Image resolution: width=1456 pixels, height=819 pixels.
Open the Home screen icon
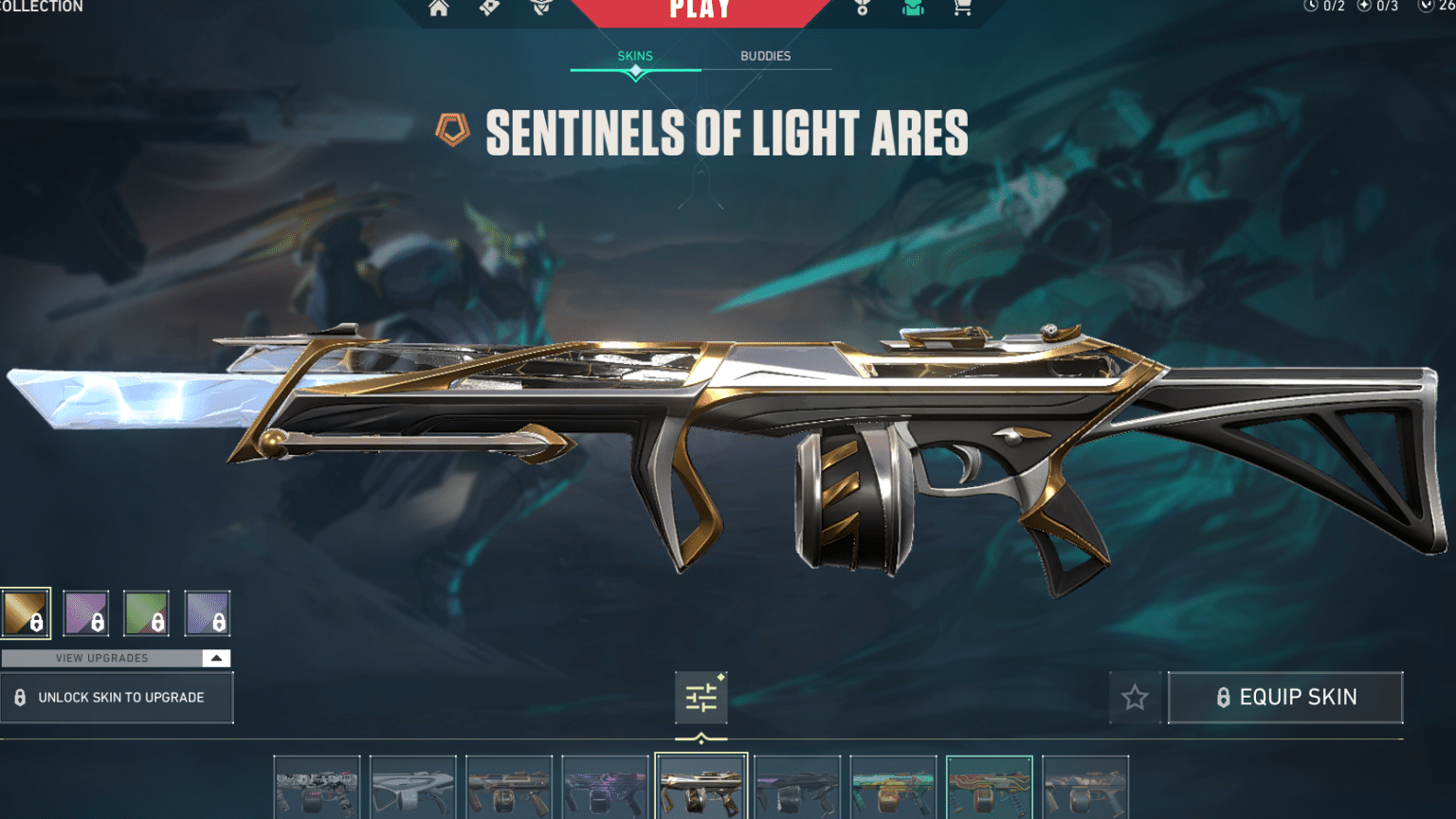tap(439, 9)
